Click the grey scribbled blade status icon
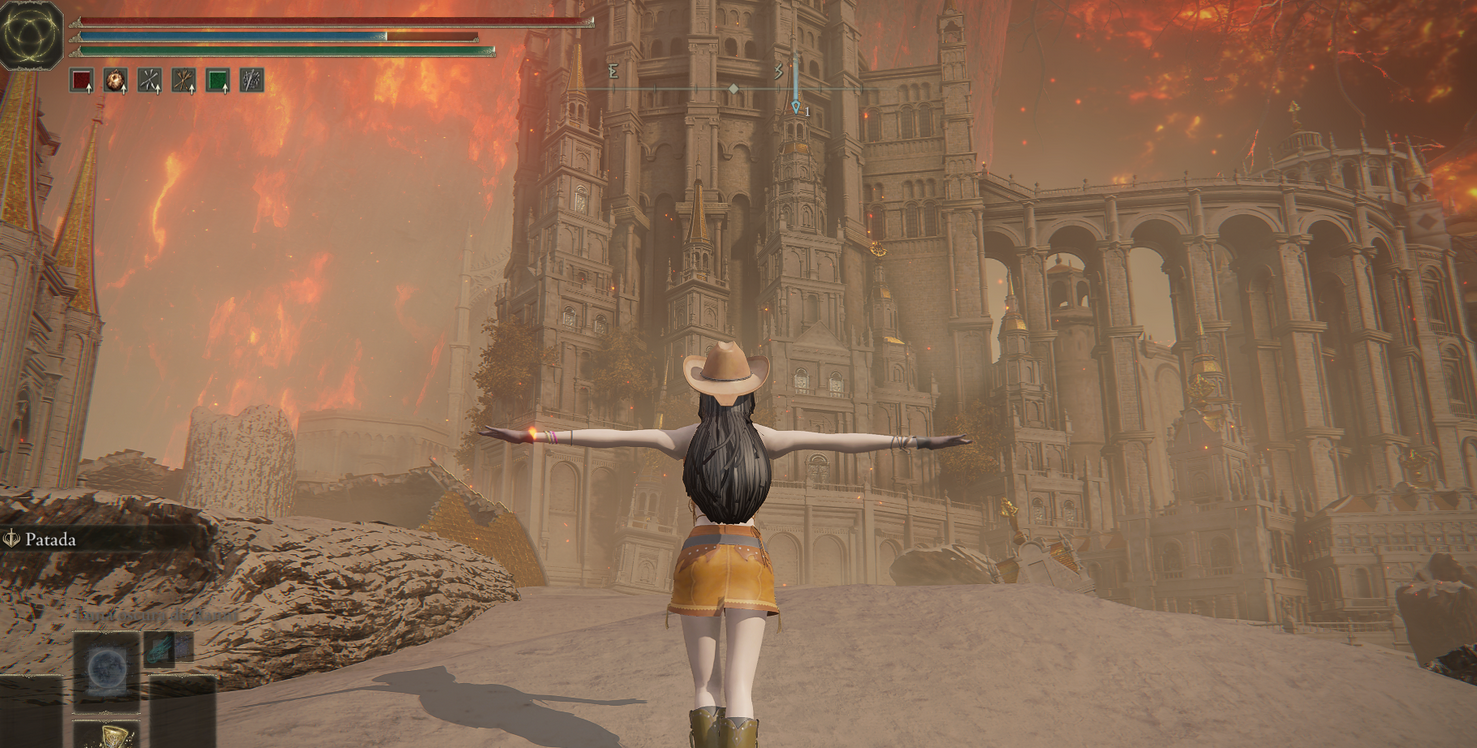The image size is (1477, 748). point(252,80)
